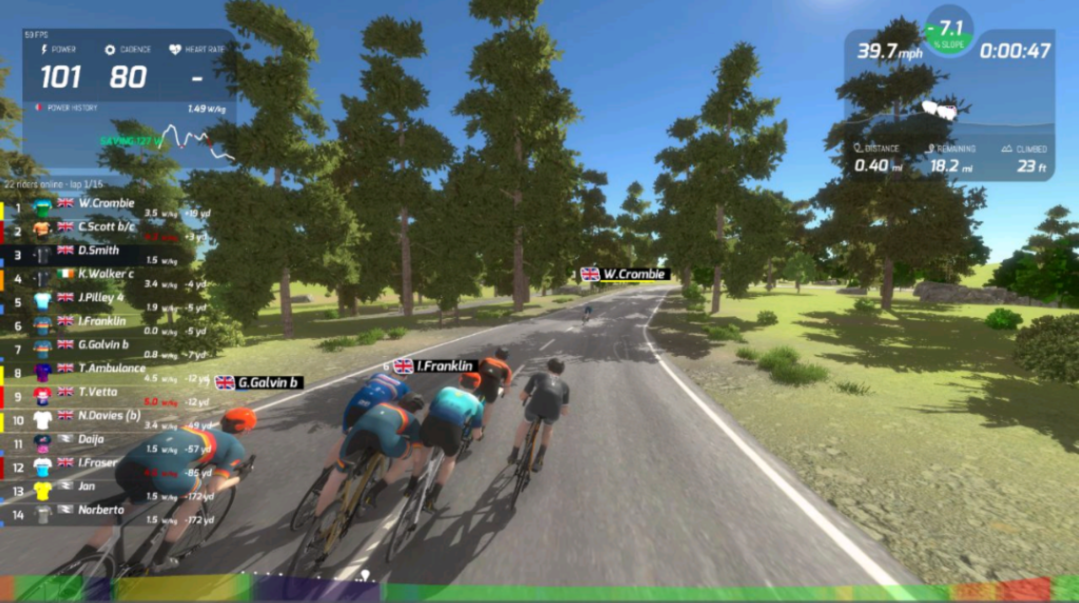Select Daija in the rider list
1079x603 pixels.
(x=92, y=439)
